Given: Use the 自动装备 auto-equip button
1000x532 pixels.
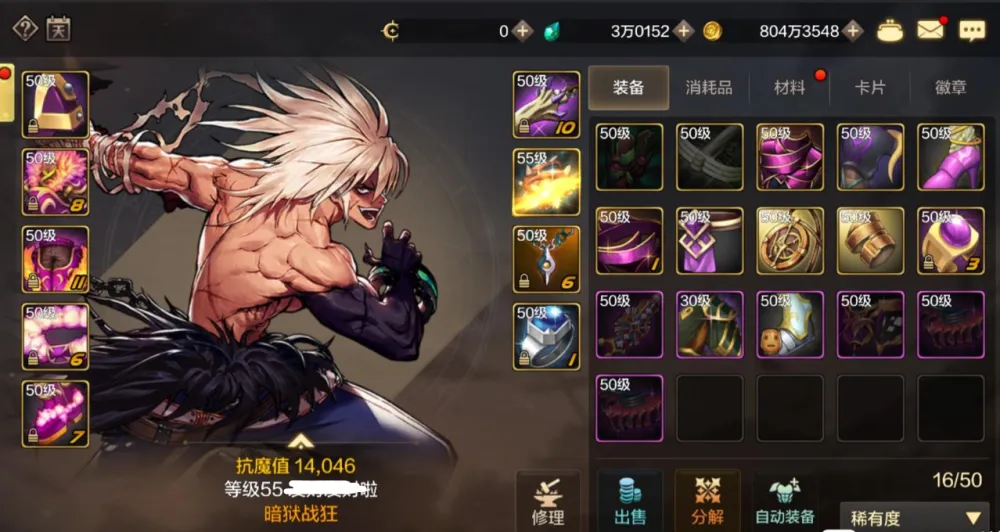Looking at the screenshot, I should pyautogui.click(x=787, y=500).
